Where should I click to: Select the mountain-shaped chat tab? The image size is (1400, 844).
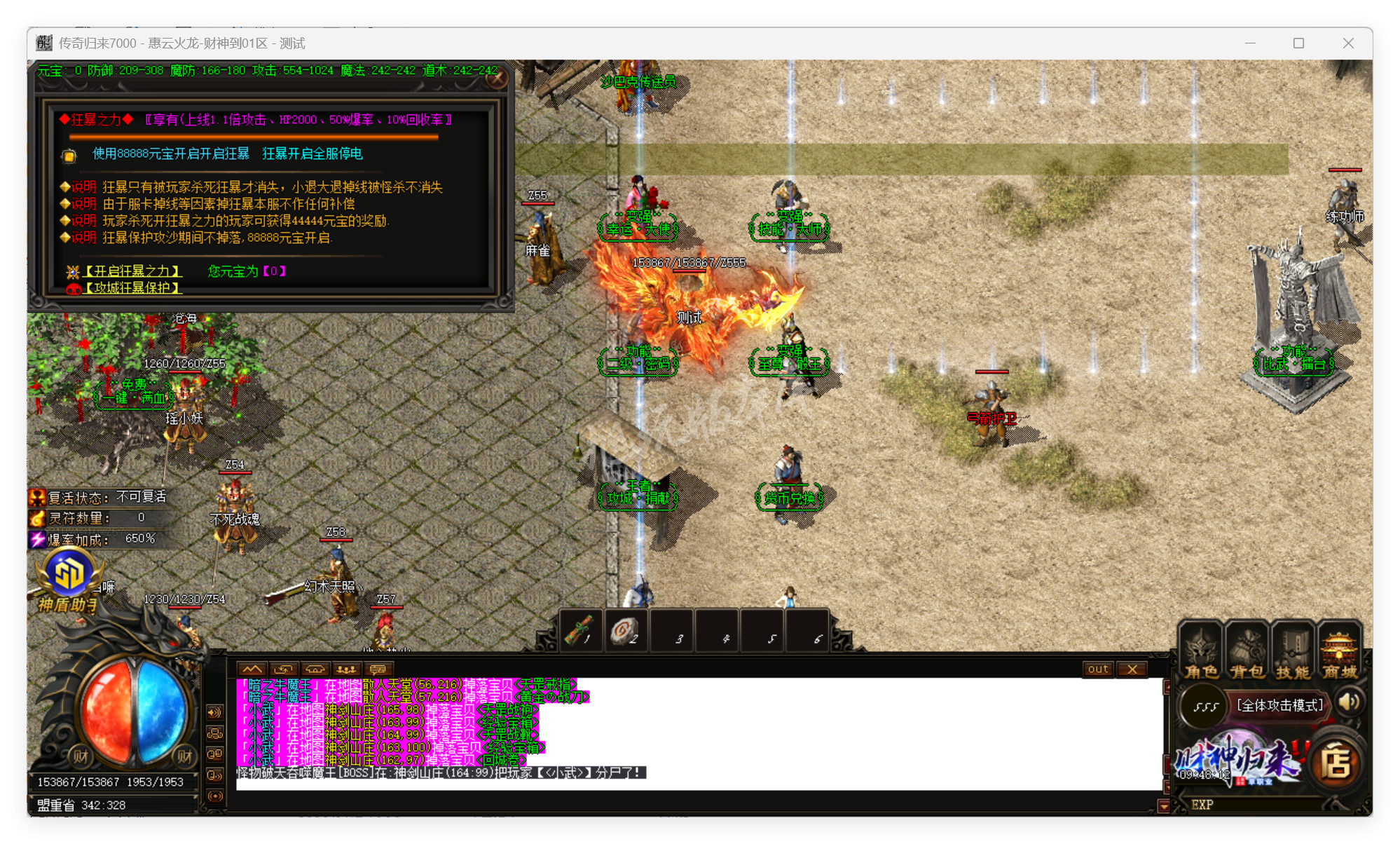pyautogui.click(x=252, y=669)
